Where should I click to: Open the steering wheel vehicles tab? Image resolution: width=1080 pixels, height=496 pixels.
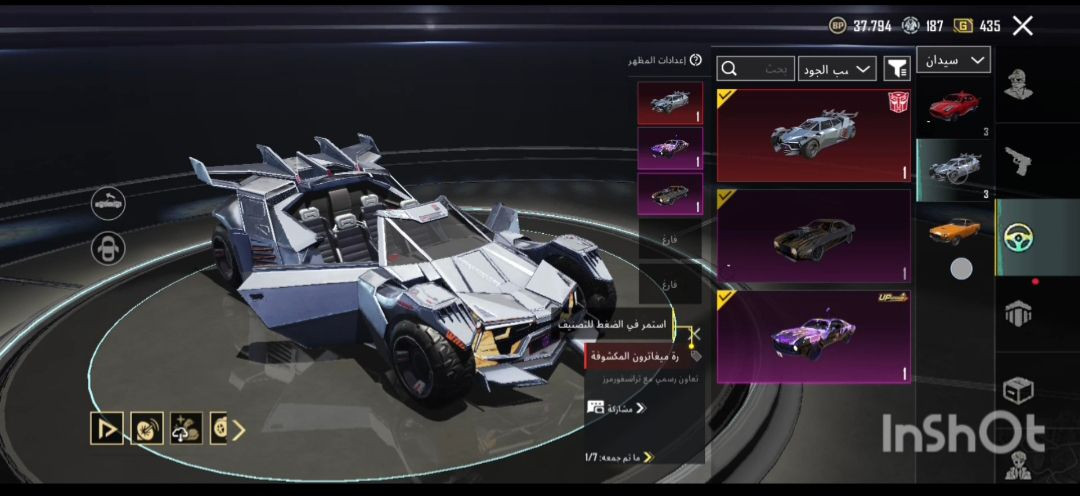[1019, 237]
